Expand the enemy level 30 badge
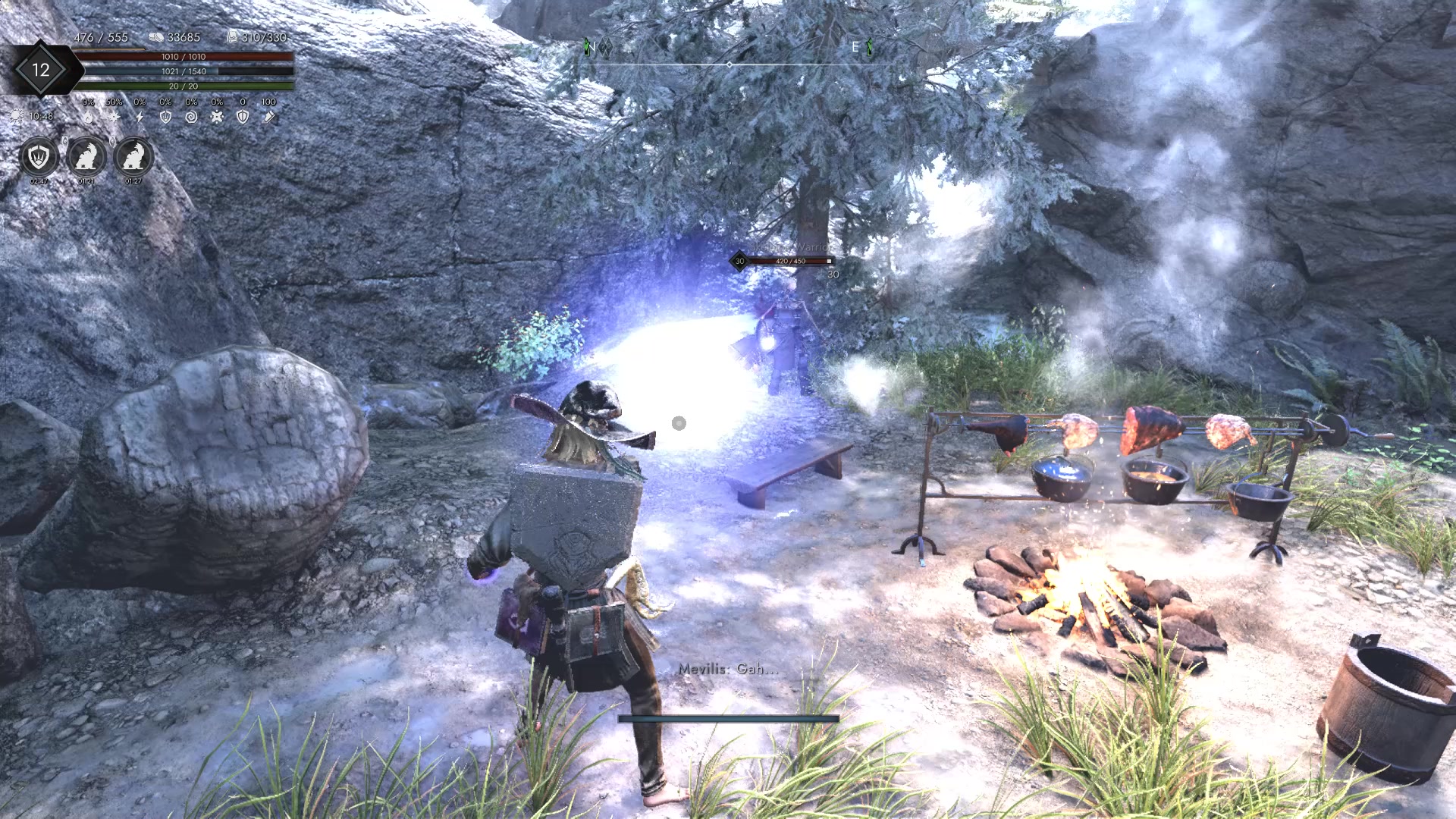This screenshot has width=1456, height=819. point(739,261)
